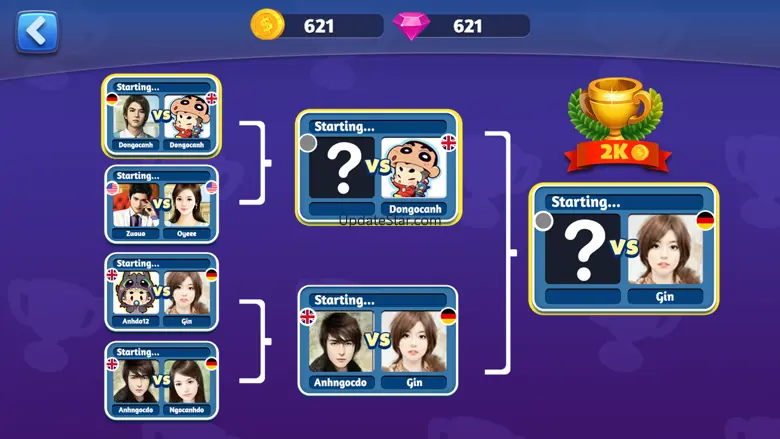The height and width of the screenshot is (439, 780).
Task: Tap the pink gem currency icon
Action: pyautogui.click(x=409, y=26)
